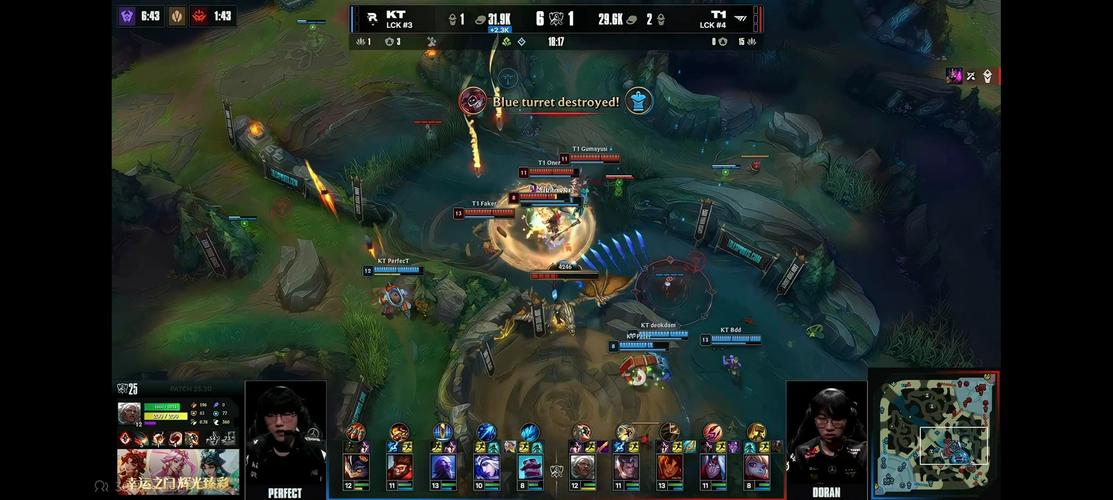Viewport: 1113px width, 500px height.
Task: Click the red dragon timer icon
Action: (199, 15)
